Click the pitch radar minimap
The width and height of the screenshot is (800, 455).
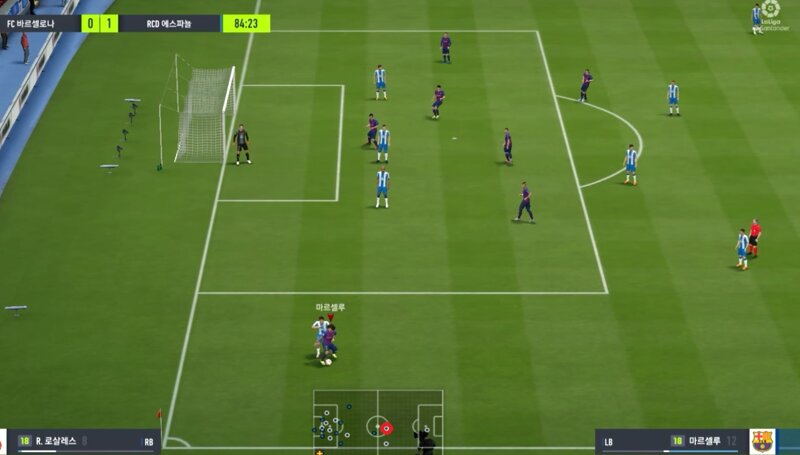click(378, 419)
